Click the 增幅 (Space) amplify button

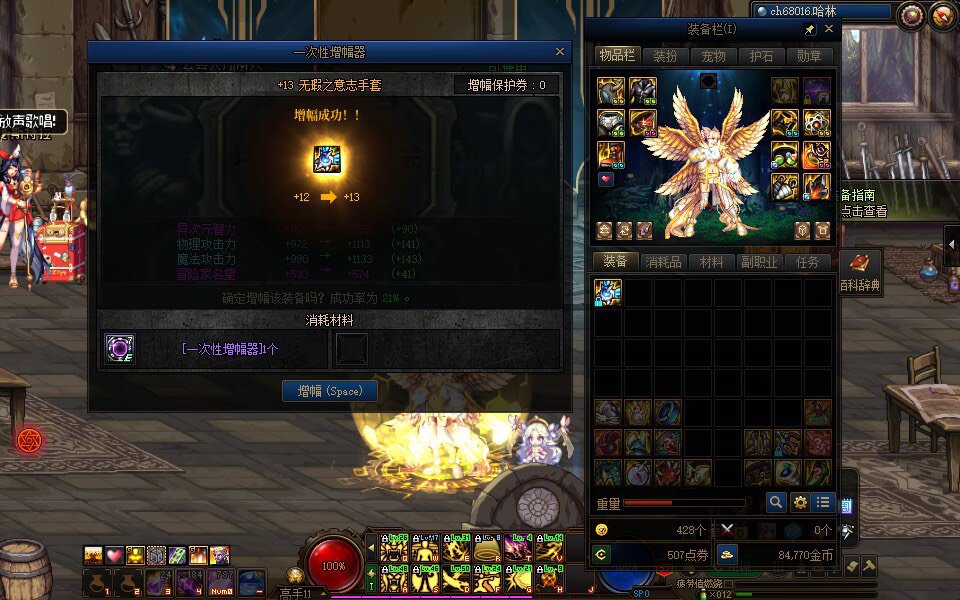point(329,390)
